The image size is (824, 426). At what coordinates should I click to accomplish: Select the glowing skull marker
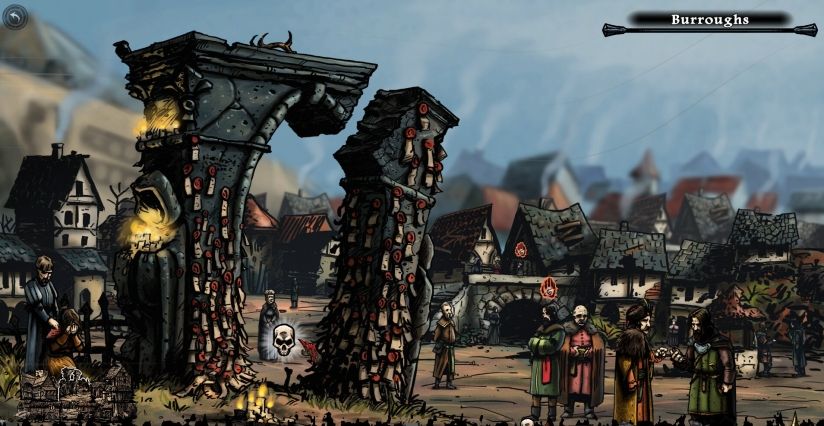[x=283, y=341]
